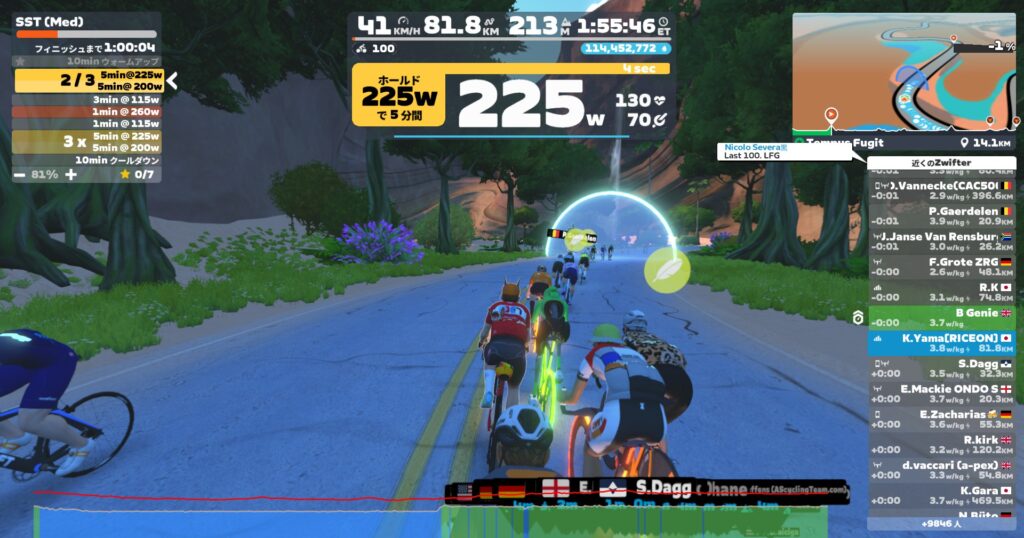1024x538 pixels.
Task: Open the 近くのZwifter list header
Action: (941, 163)
